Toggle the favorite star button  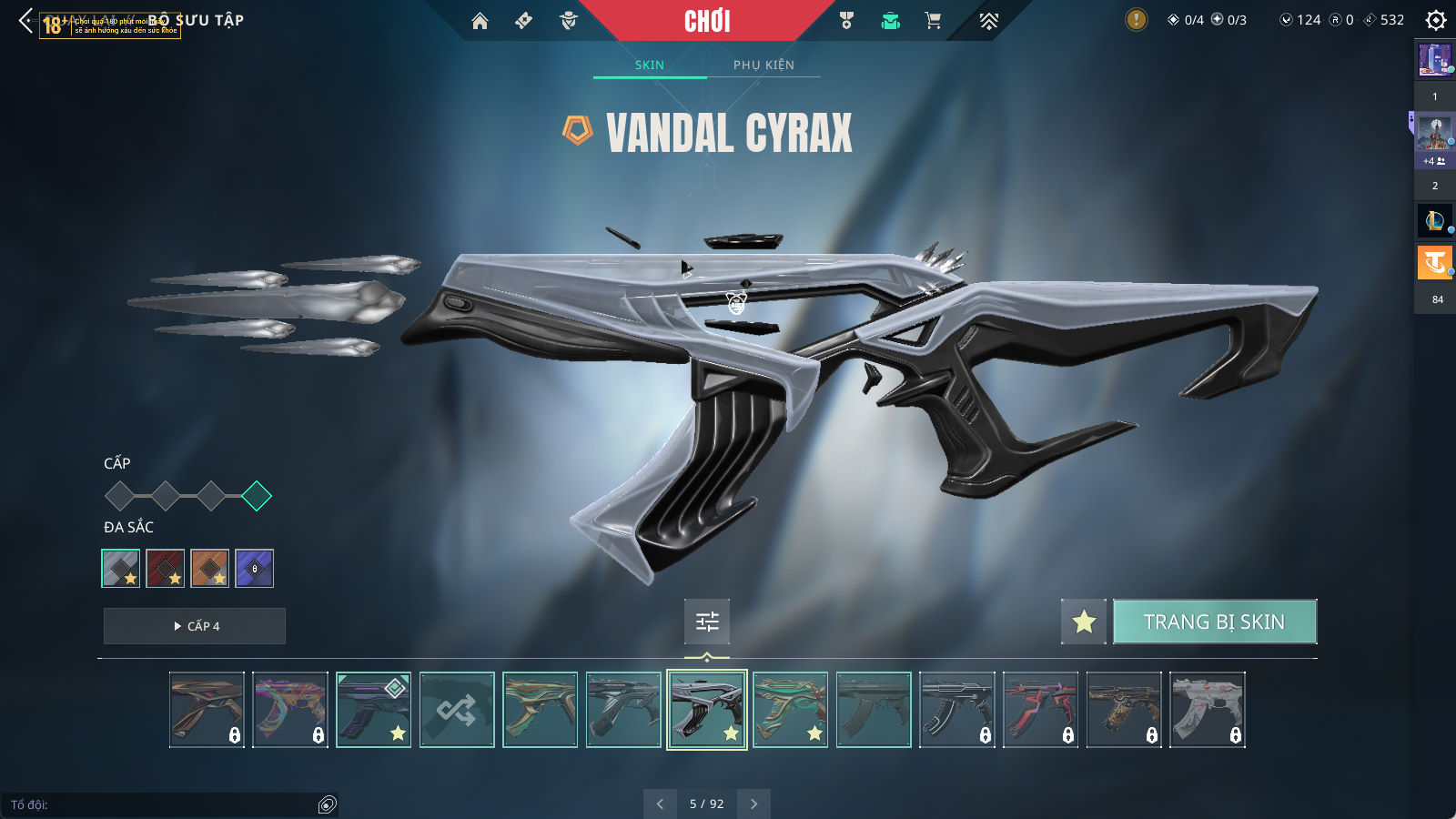[x=1084, y=622]
